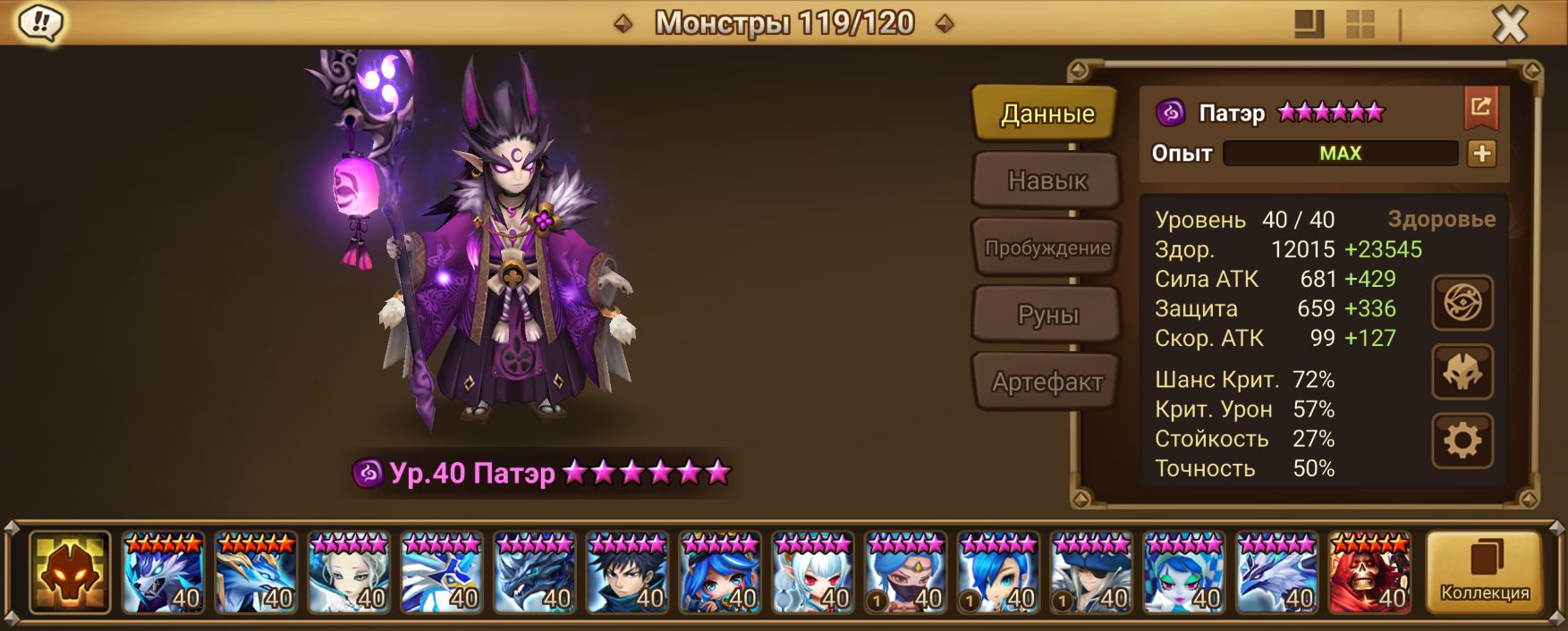Open the Пробуждение tab
The image size is (1568, 631).
[x=1047, y=248]
